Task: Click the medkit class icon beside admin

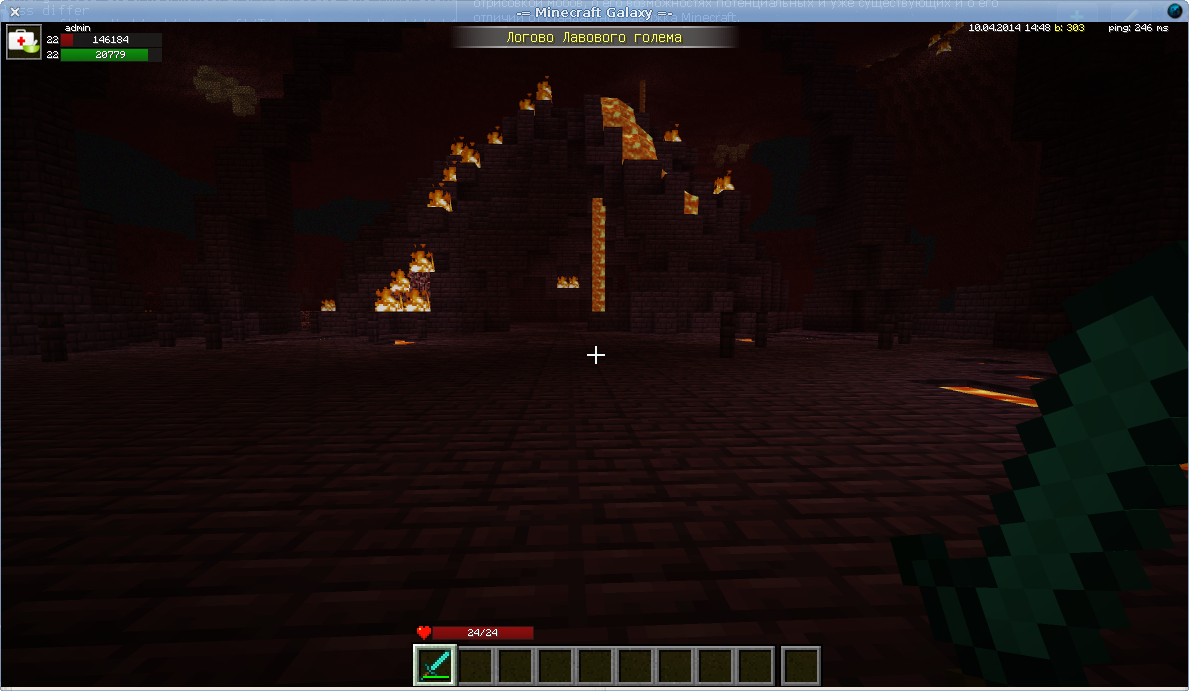Action: click(x=23, y=43)
